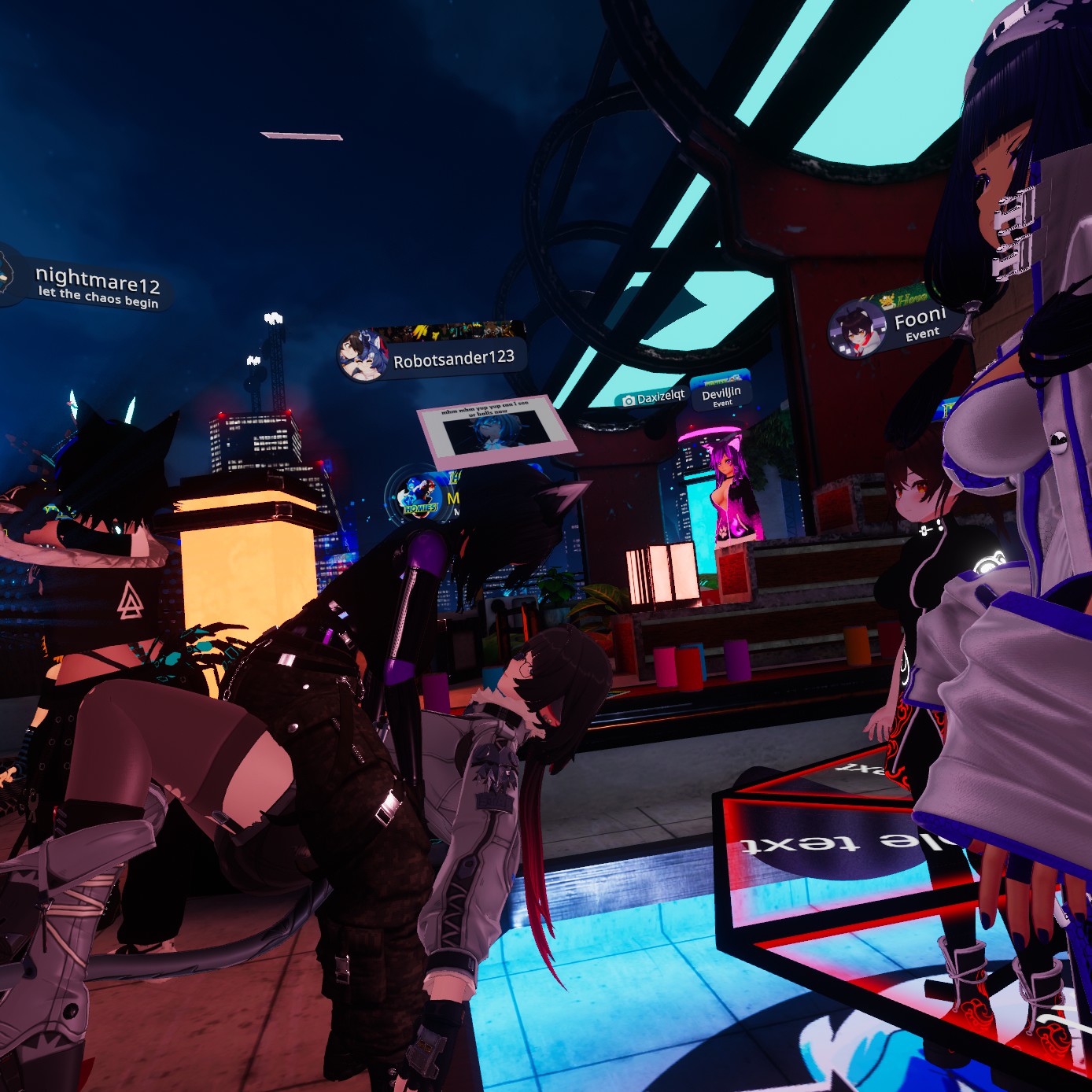Click Fooni's profile avatar icon

click(x=857, y=330)
